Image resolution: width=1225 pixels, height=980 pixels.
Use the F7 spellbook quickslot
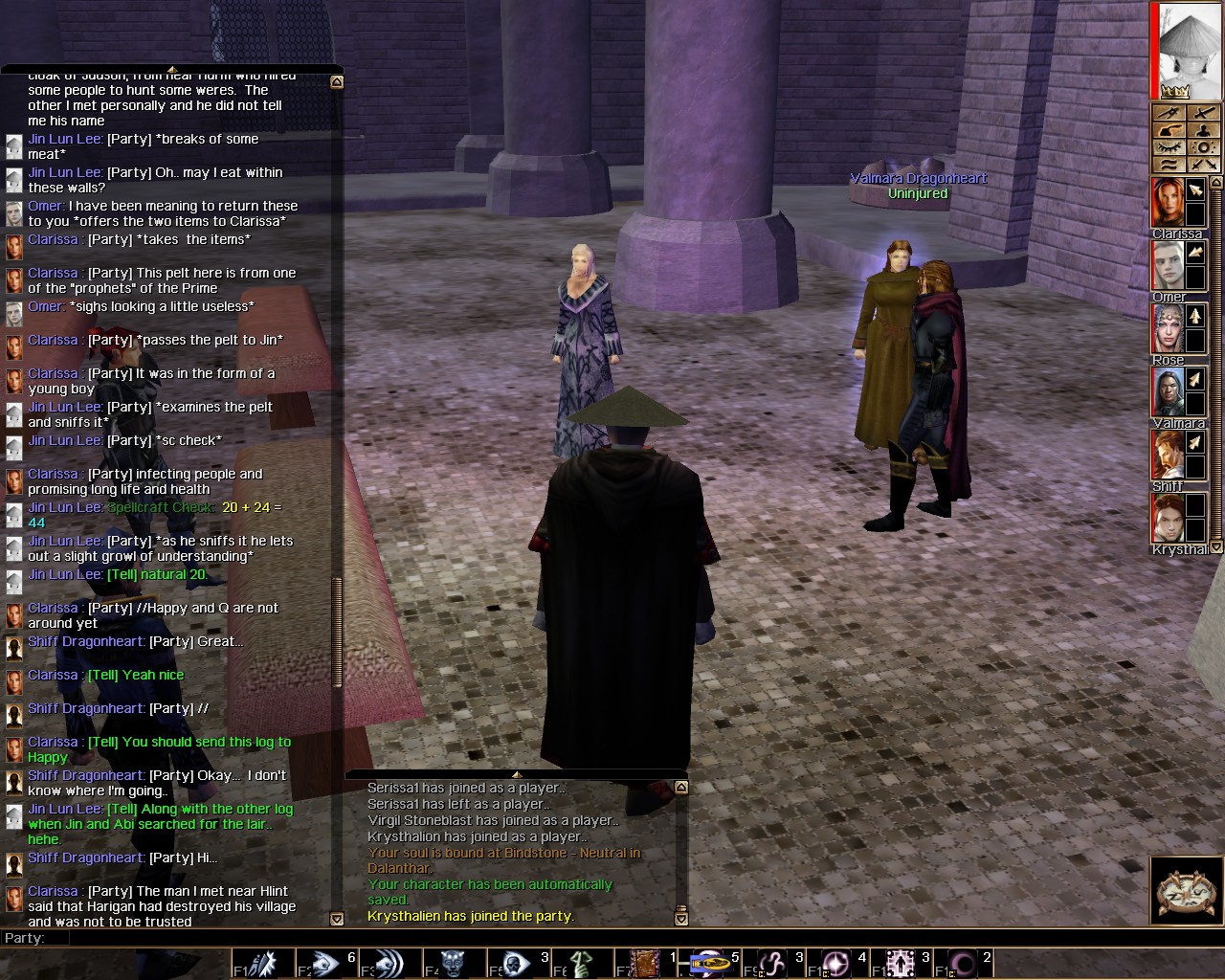[x=645, y=963]
